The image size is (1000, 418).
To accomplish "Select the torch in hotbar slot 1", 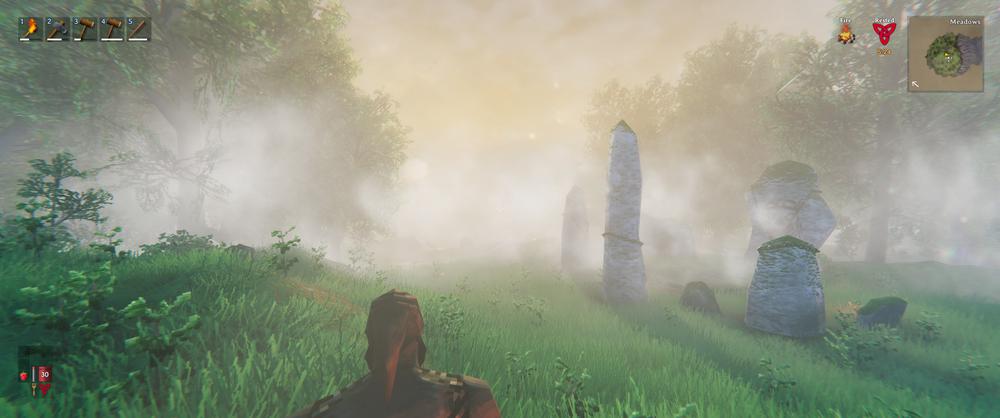I will pos(30,28).
